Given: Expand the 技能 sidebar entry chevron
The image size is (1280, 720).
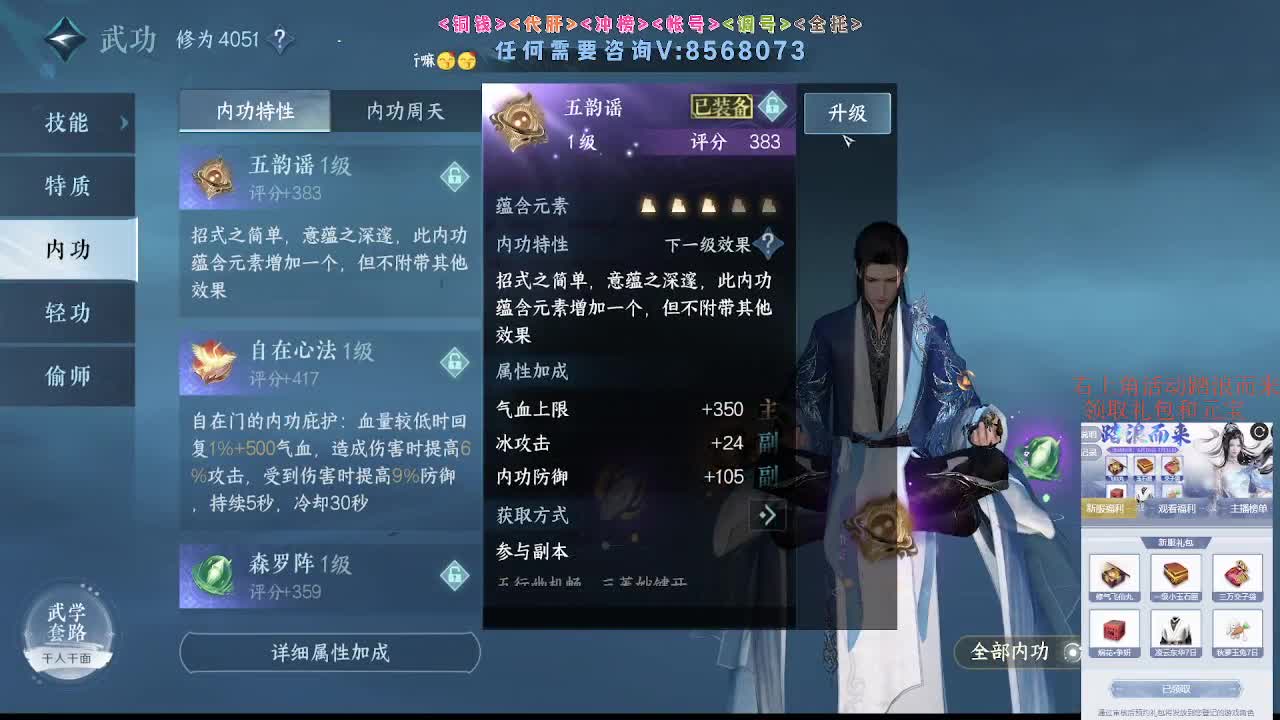Looking at the screenshot, I should (123, 122).
